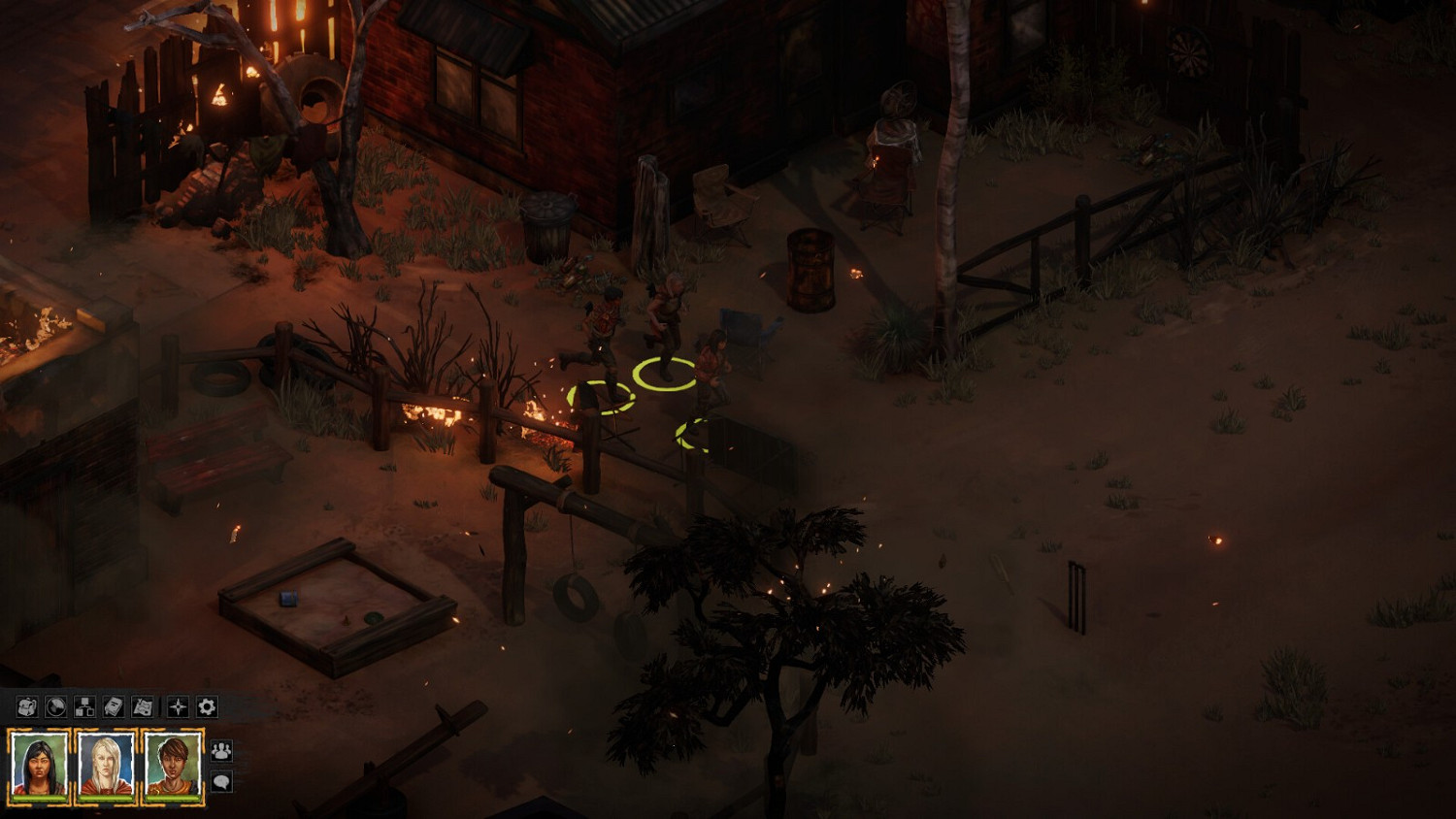This screenshot has height=819, width=1456.
Task: Open the character skill tree panel
Action: (x=83, y=706)
